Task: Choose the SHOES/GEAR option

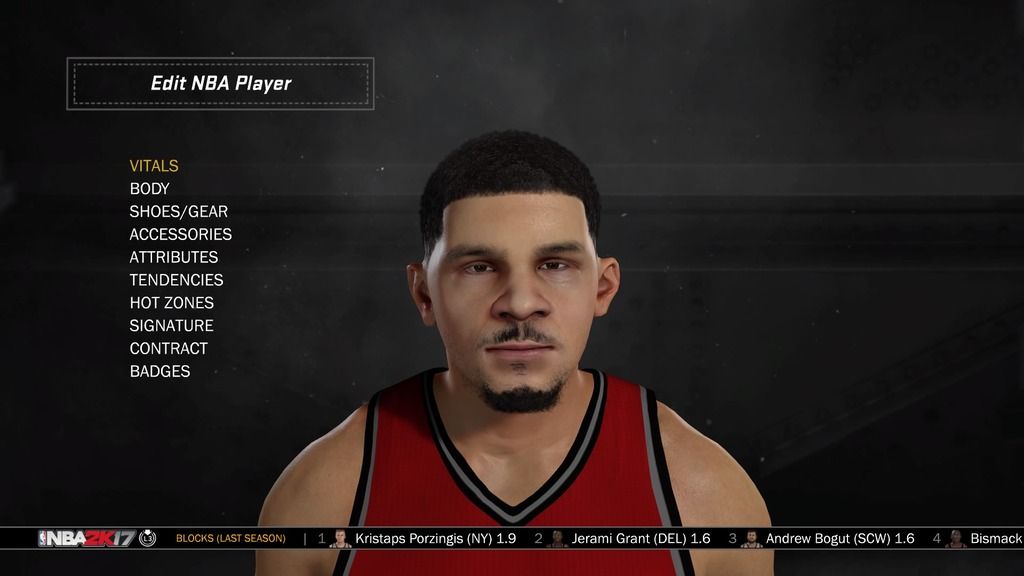Action: pos(179,212)
